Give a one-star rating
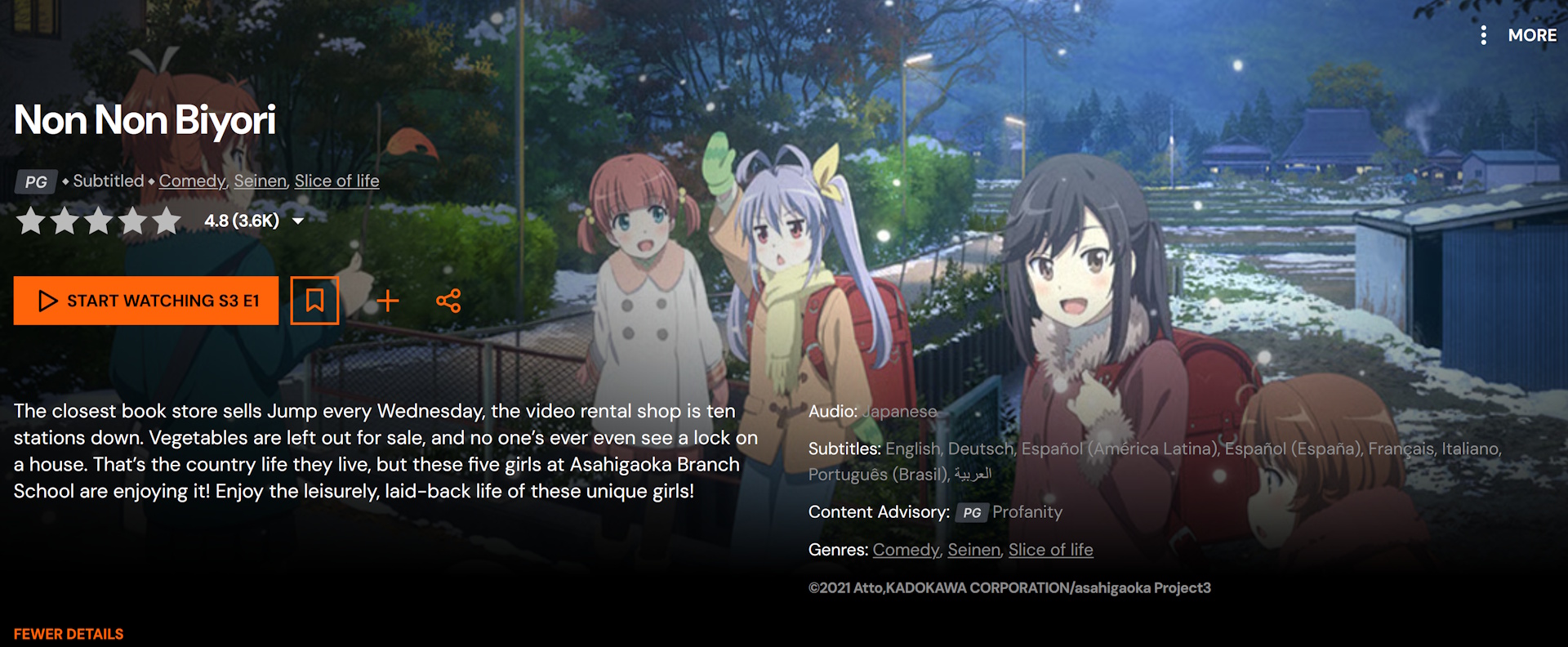Viewport: 1568px width, 647px height. [x=30, y=220]
